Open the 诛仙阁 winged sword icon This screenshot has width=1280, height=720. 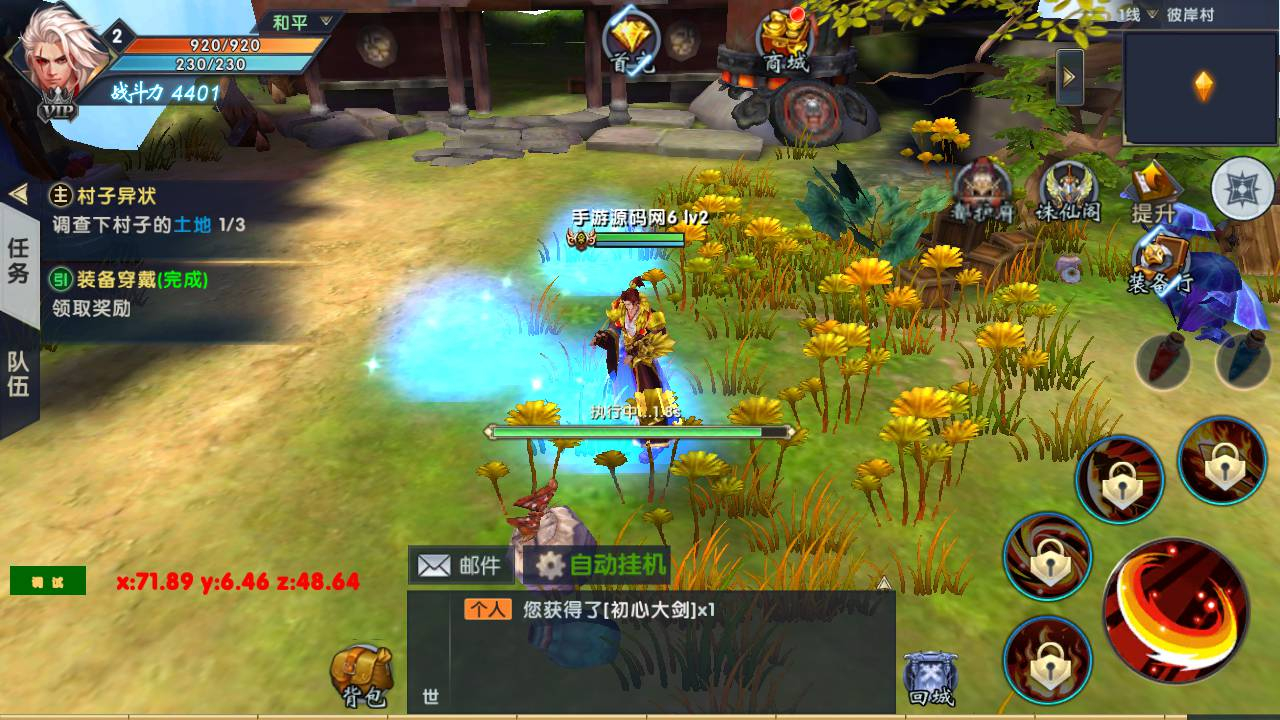pos(1069,193)
